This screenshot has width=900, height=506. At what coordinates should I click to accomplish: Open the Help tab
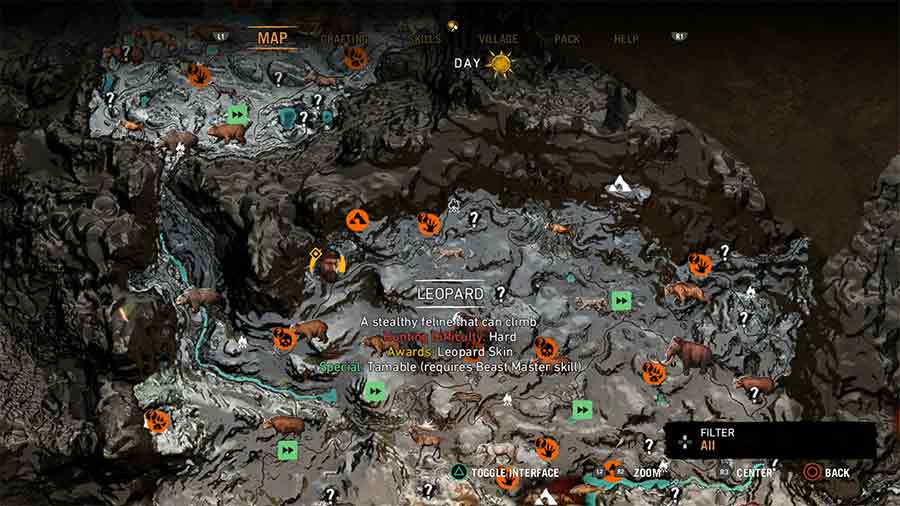tap(626, 39)
